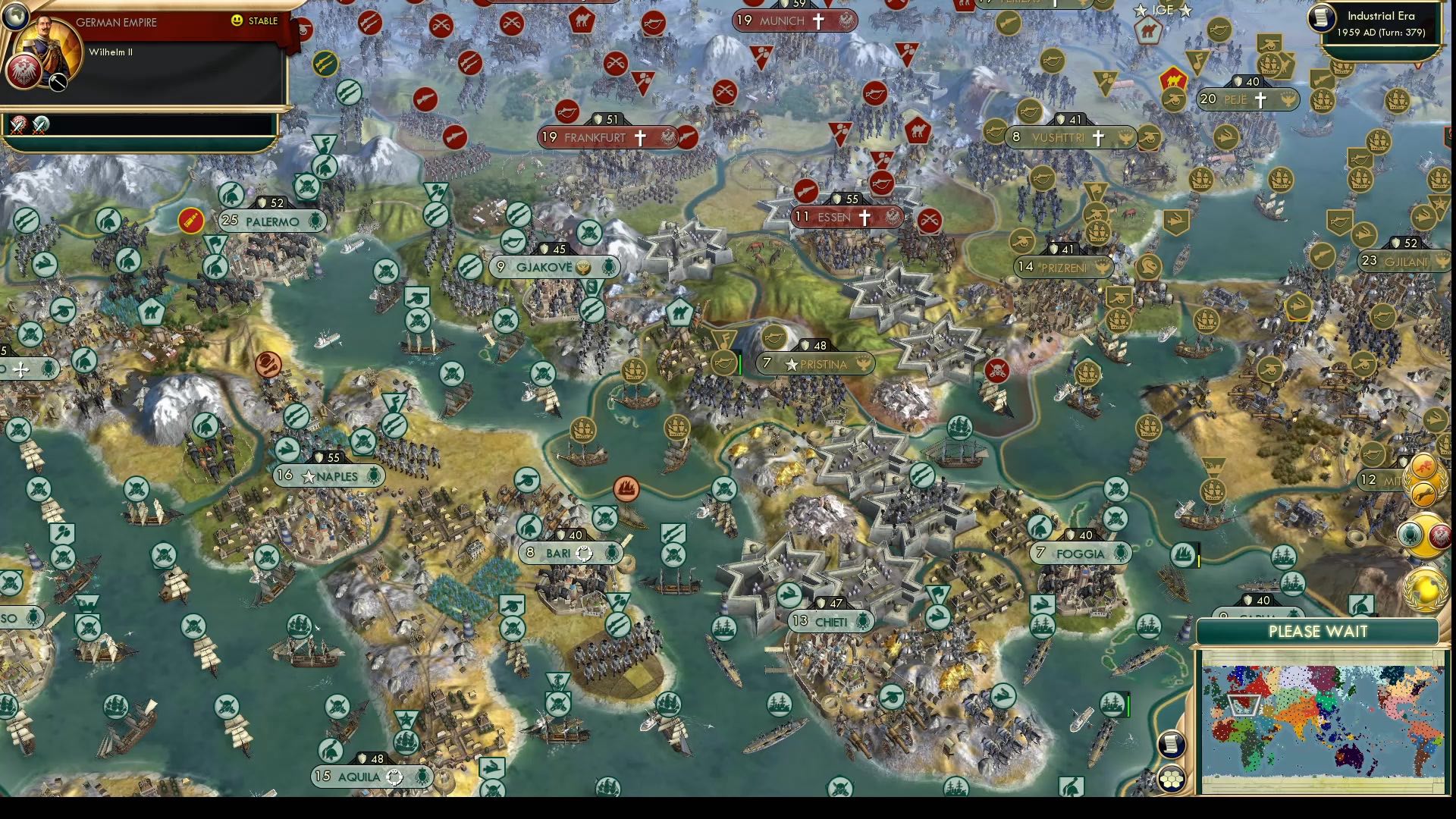Click the smiley face stability indicator

tap(236, 20)
